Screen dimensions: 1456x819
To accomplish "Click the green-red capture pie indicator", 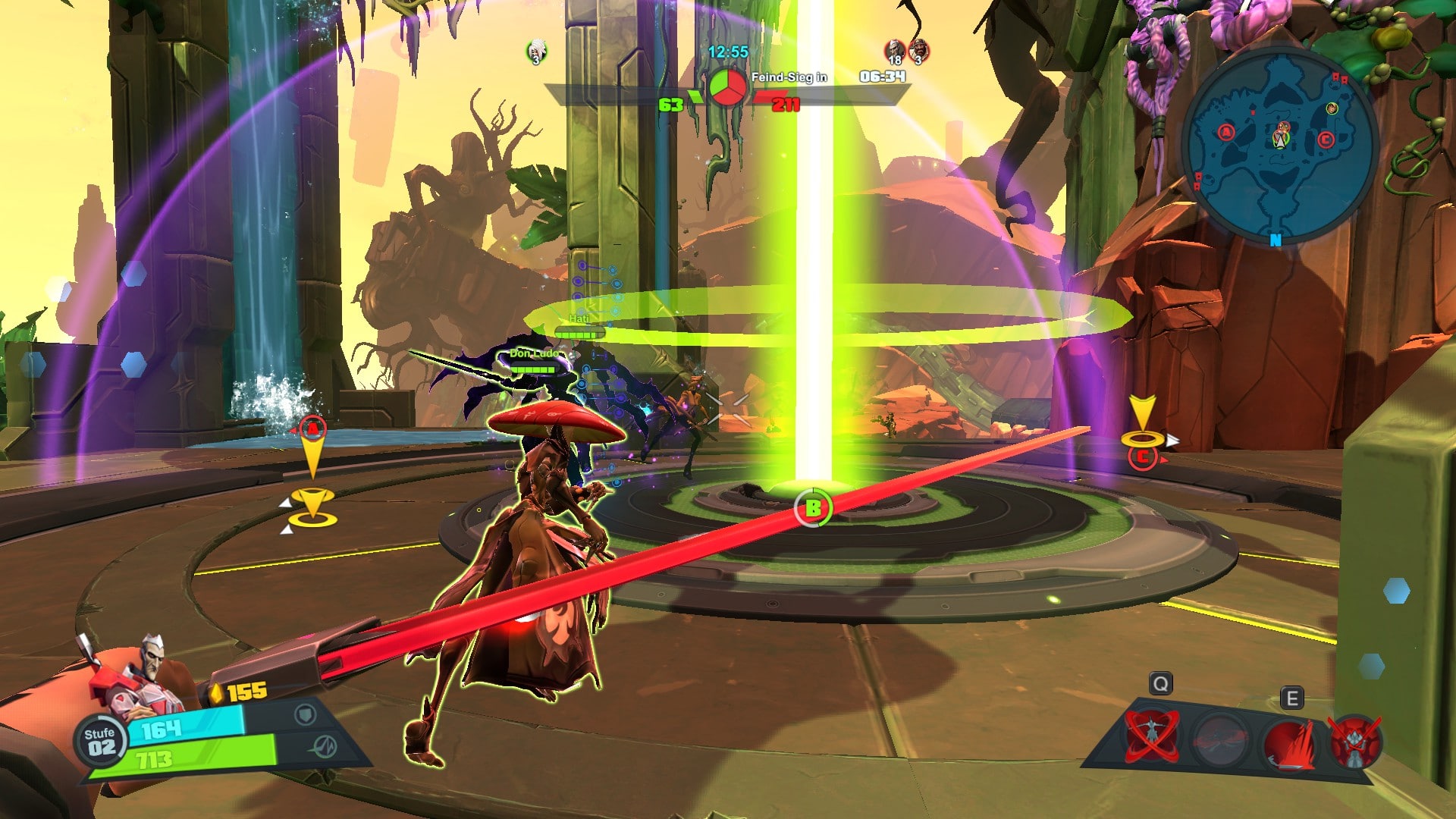I will point(727,86).
